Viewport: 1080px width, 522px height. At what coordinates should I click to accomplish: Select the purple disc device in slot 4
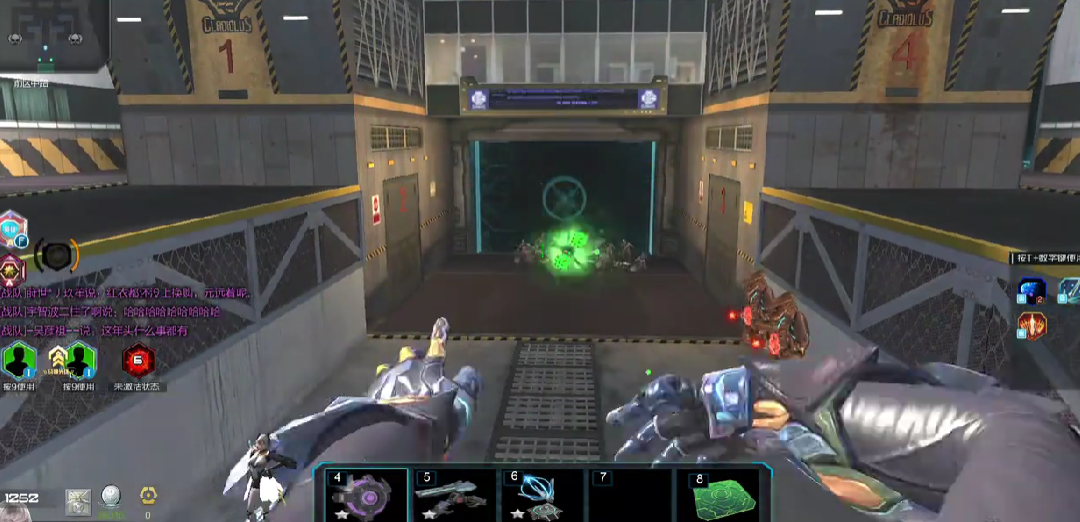click(361, 495)
